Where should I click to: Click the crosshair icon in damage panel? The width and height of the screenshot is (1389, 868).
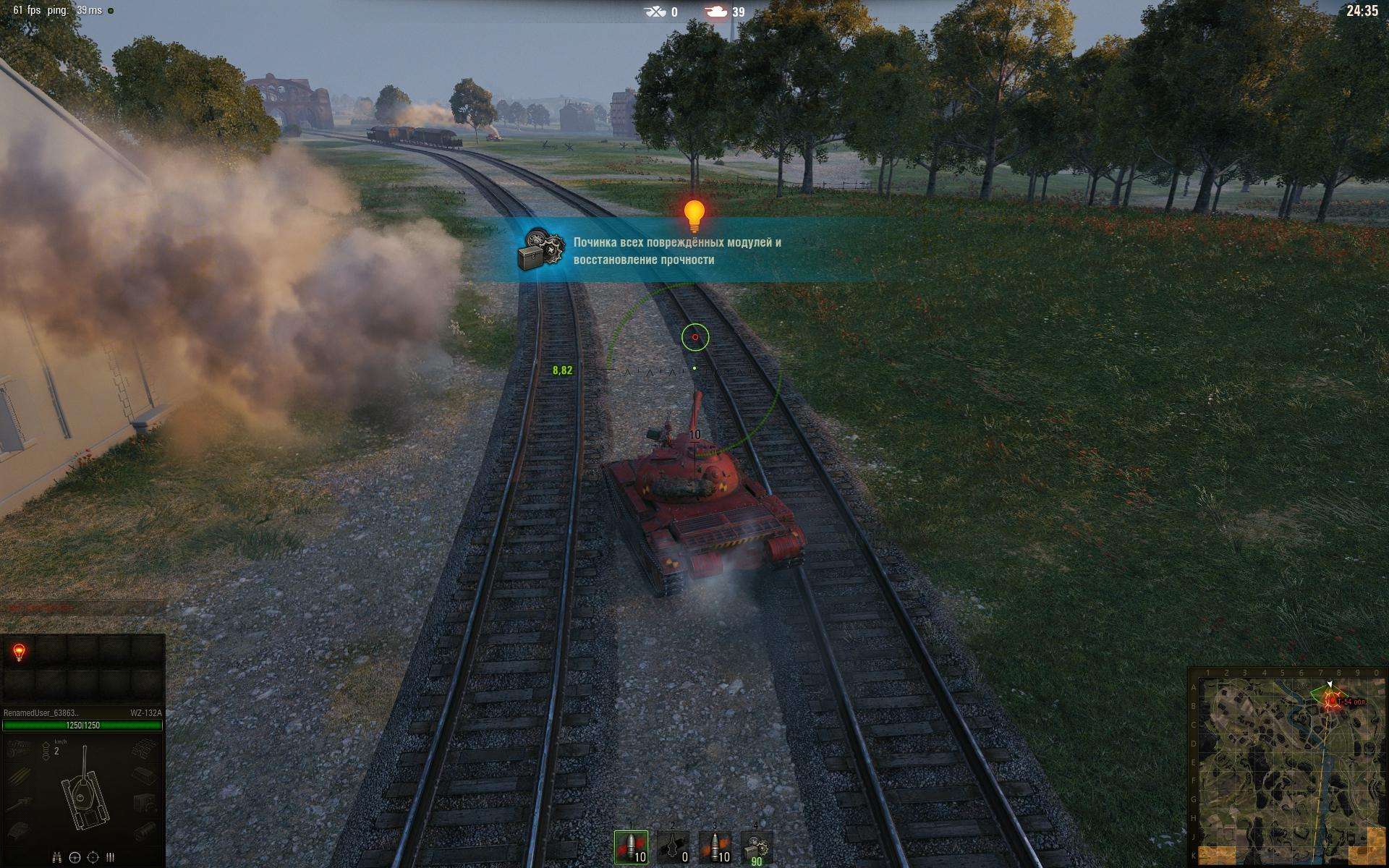coord(93,858)
